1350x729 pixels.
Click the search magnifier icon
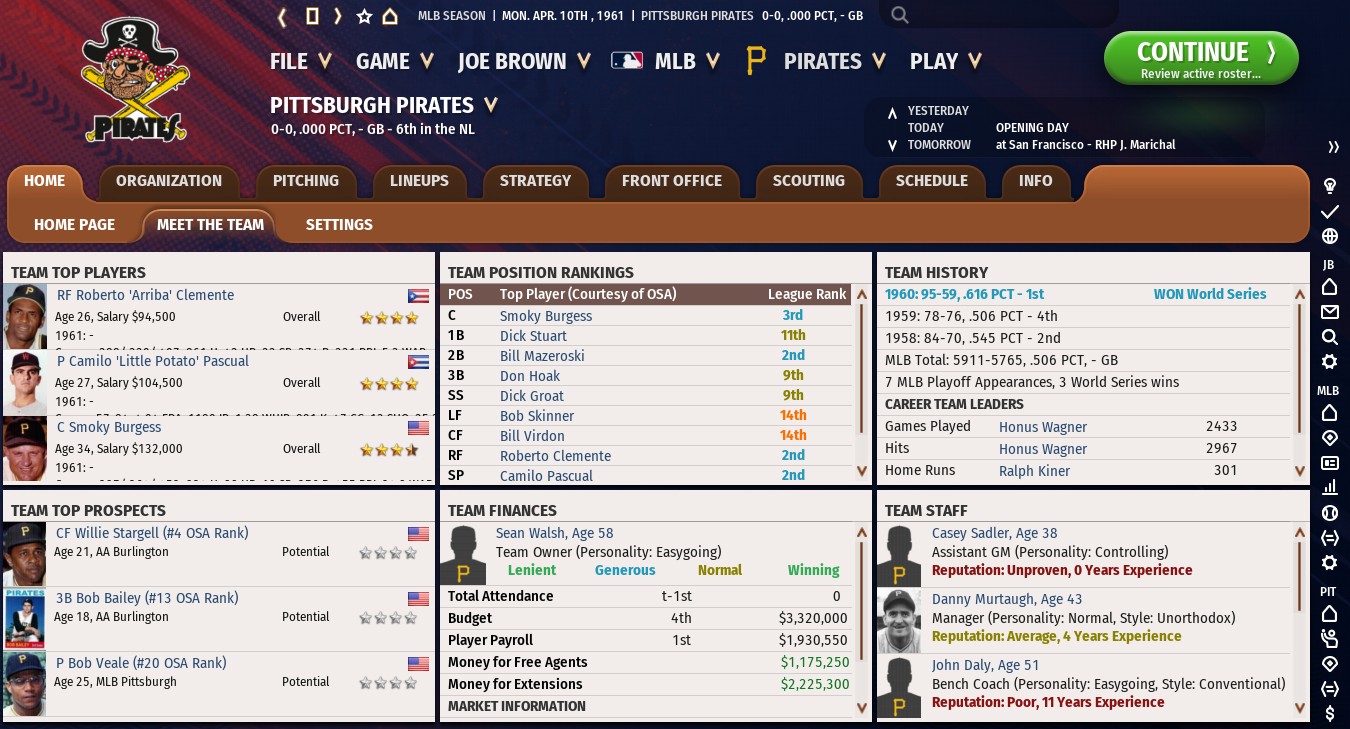click(900, 15)
